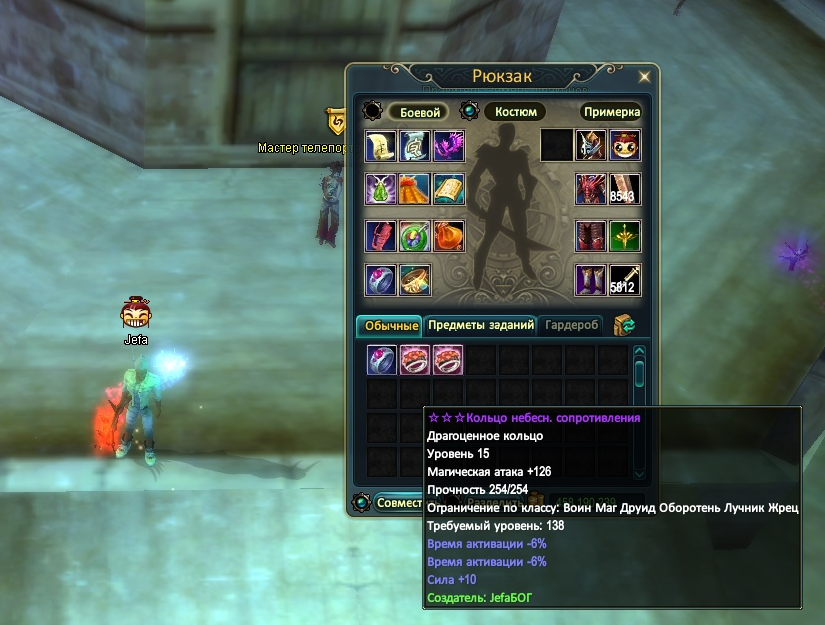Switch to the Обычные items tab
This screenshot has width=825, height=625.
tap(389, 326)
